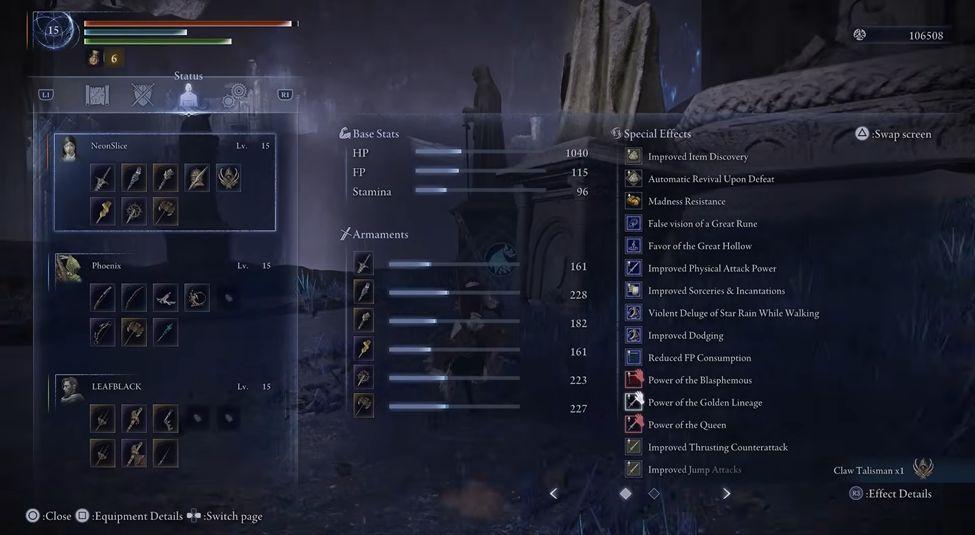975x535 pixels.
Task: Choose the Madness Resistance effect
Action: [685, 201]
